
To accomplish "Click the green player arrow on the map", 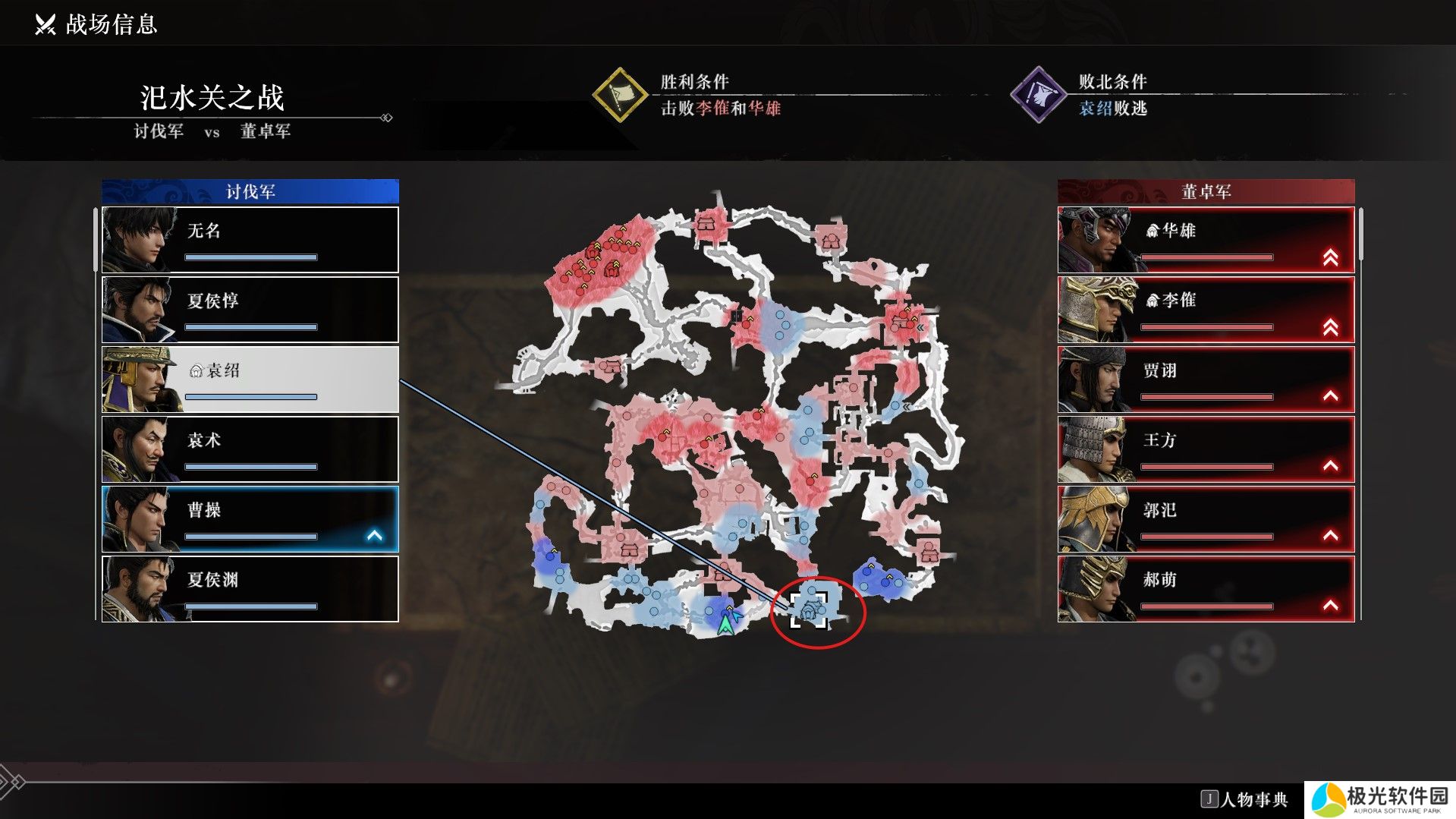I will pyautogui.click(x=726, y=624).
